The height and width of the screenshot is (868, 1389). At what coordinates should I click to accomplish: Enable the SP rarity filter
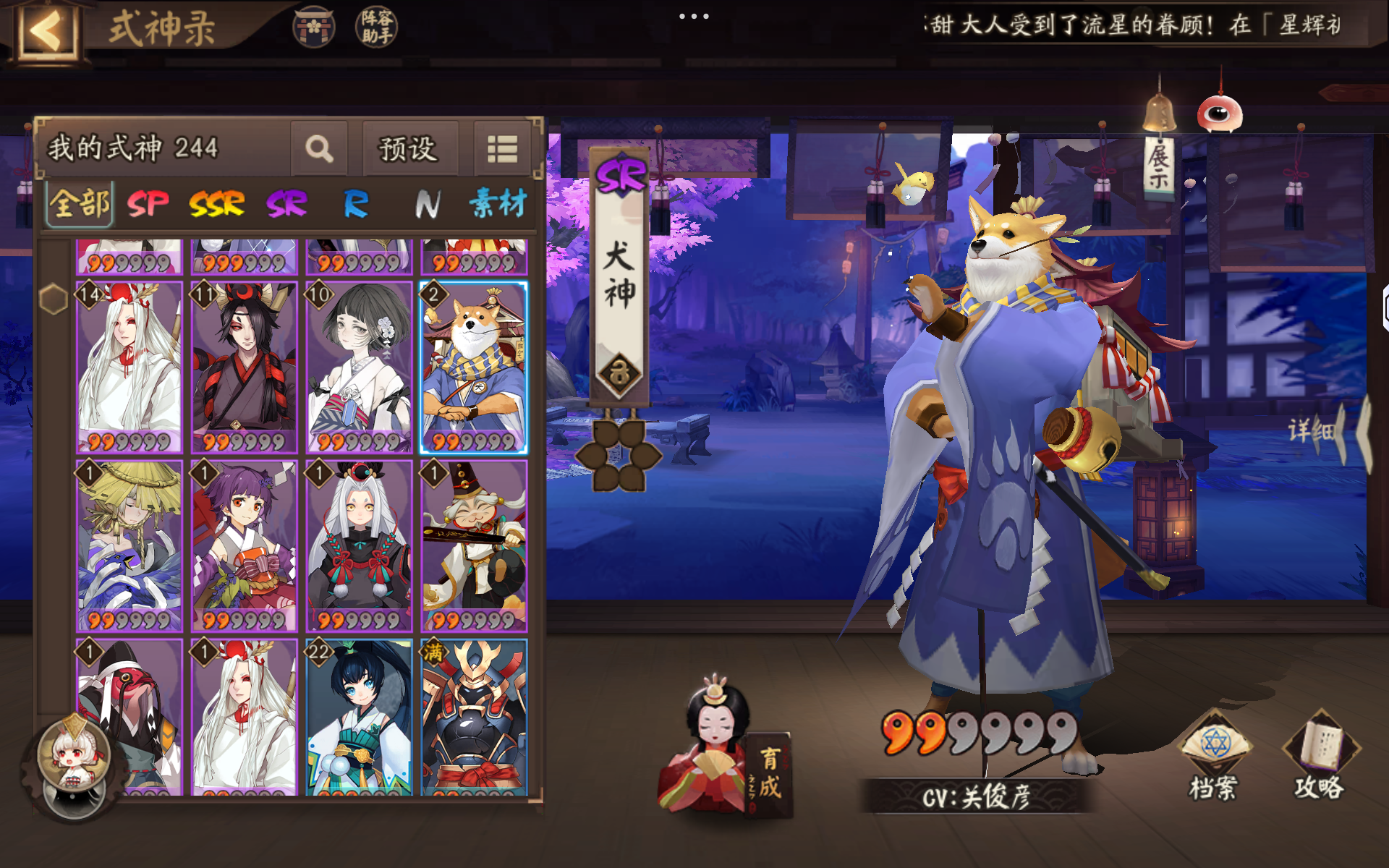point(145,204)
